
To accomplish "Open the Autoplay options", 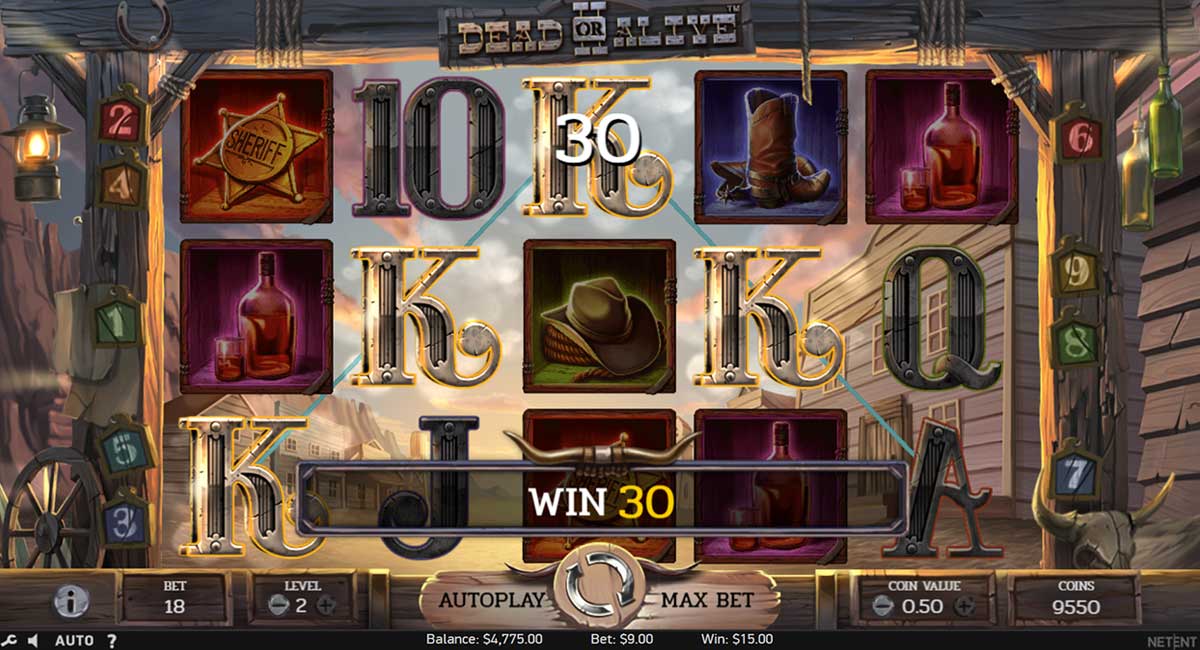I will click(492, 600).
